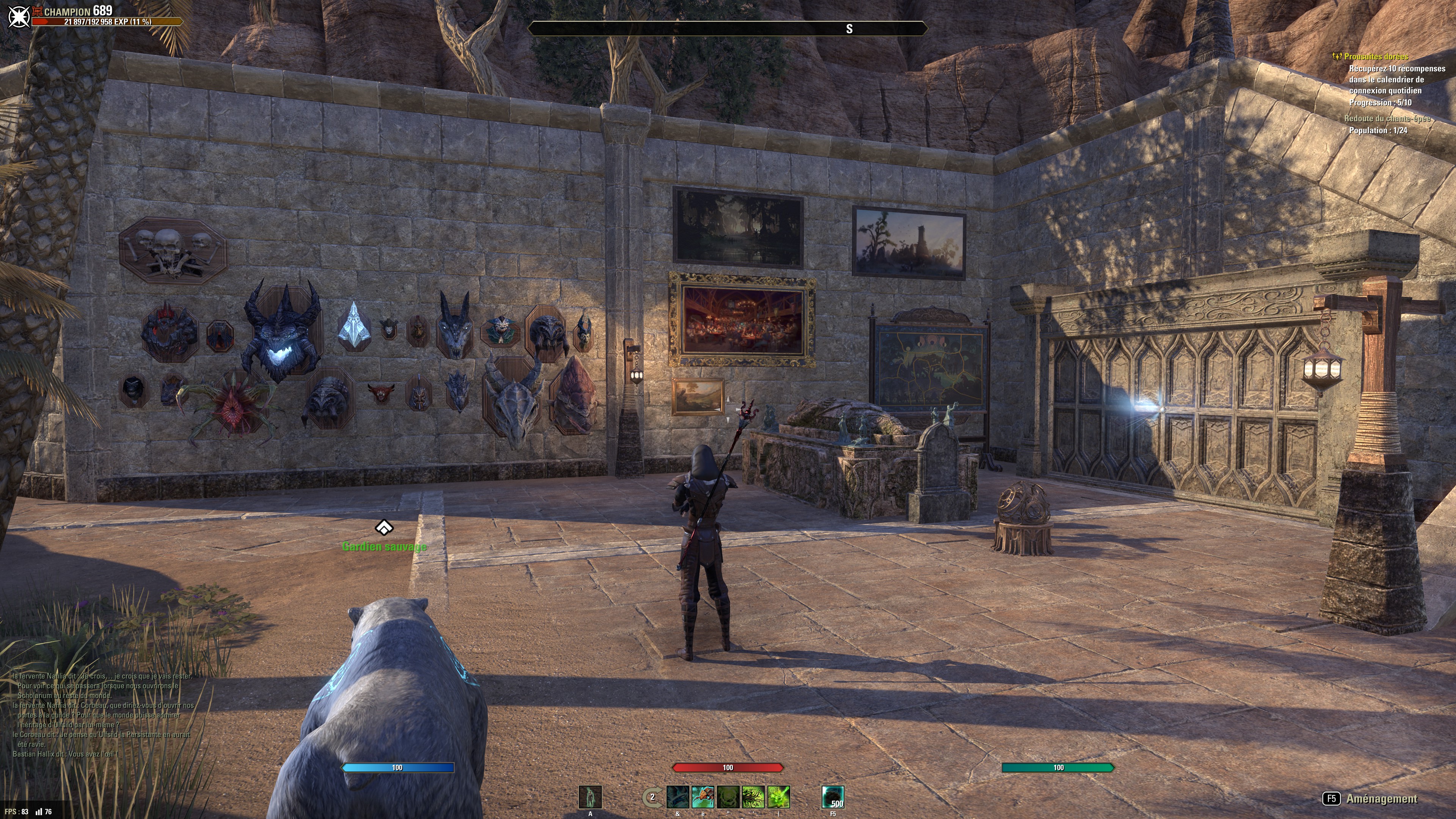Image resolution: width=1456 pixels, height=819 pixels.
Task: Cast the orange scarab beetle ability
Action: [x=703, y=797]
